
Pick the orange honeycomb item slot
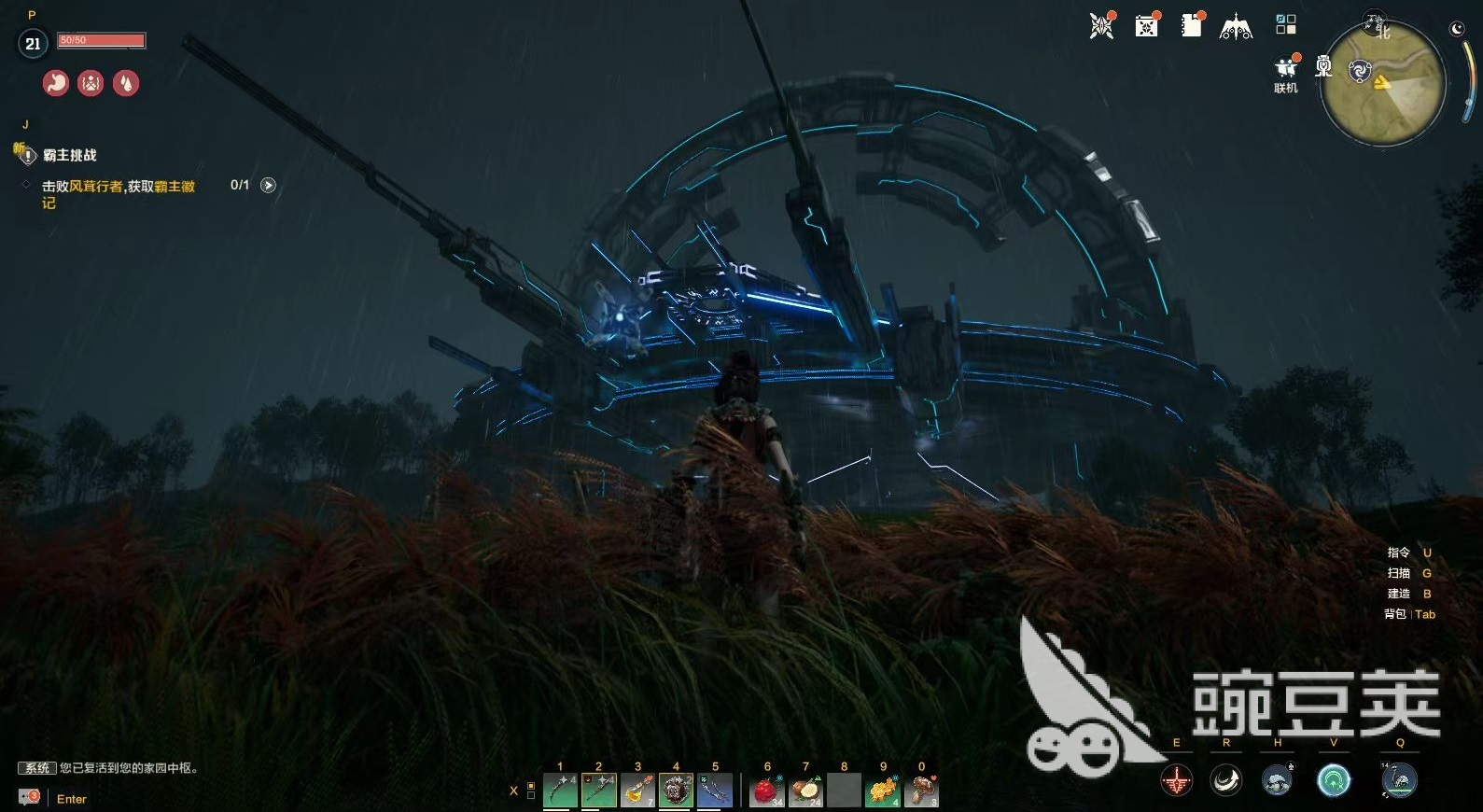(883, 791)
